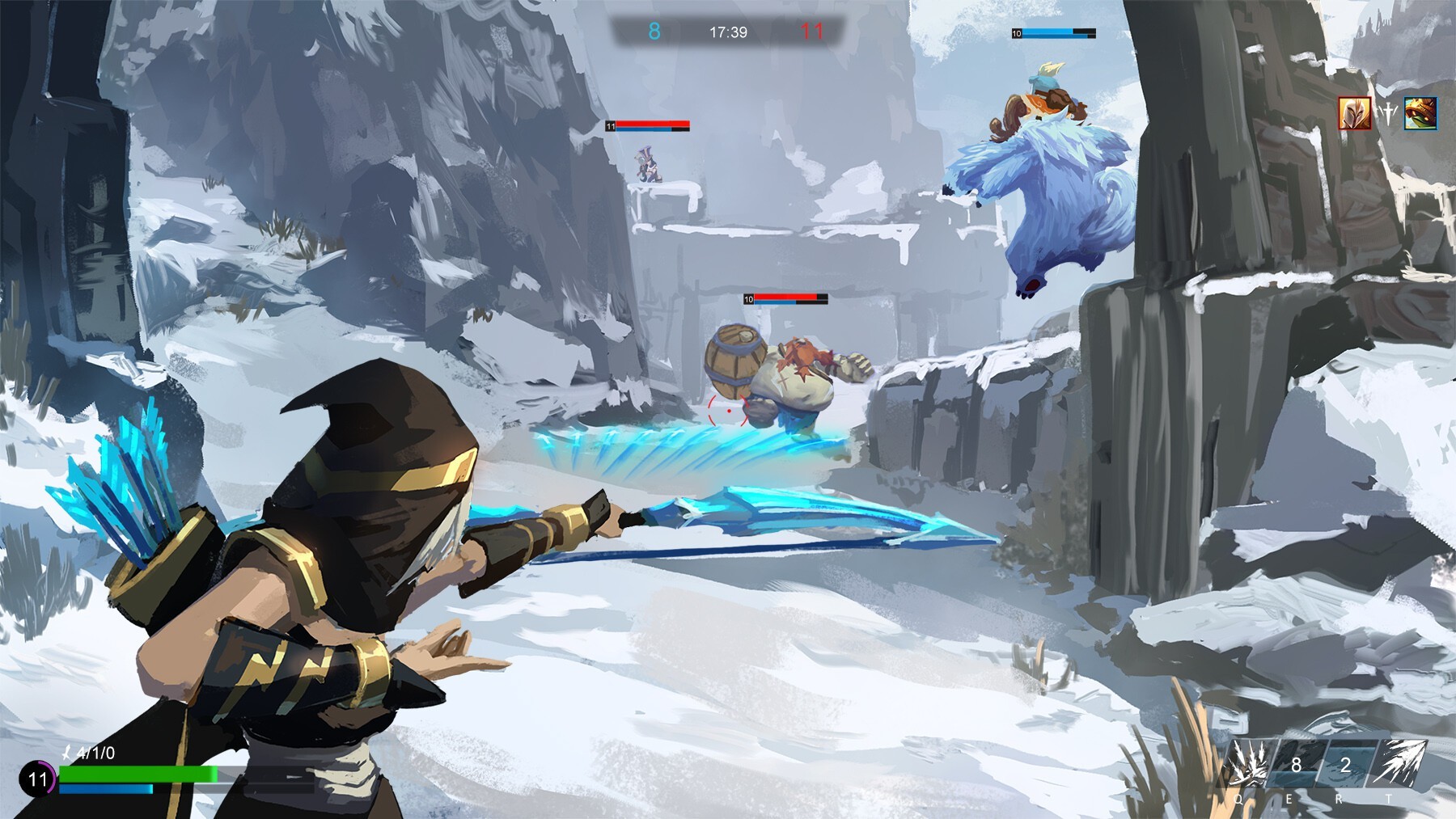Click the R ability showing 2-second cooldown
The height and width of the screenshot is (819, 1456).
(x=1347, y=764)
